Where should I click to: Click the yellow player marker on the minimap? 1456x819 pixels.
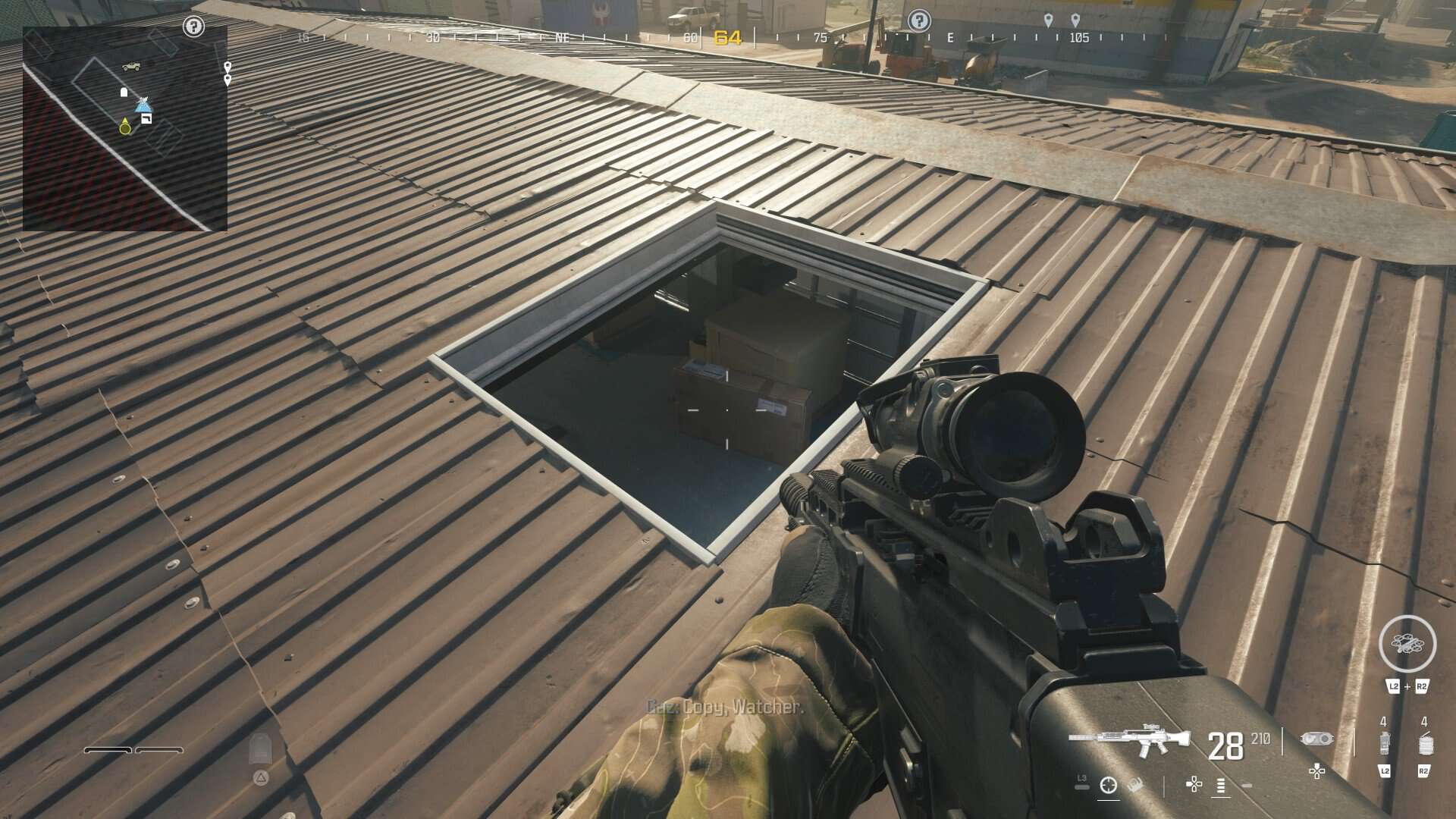pyautogui.click(x=124, y=126)
